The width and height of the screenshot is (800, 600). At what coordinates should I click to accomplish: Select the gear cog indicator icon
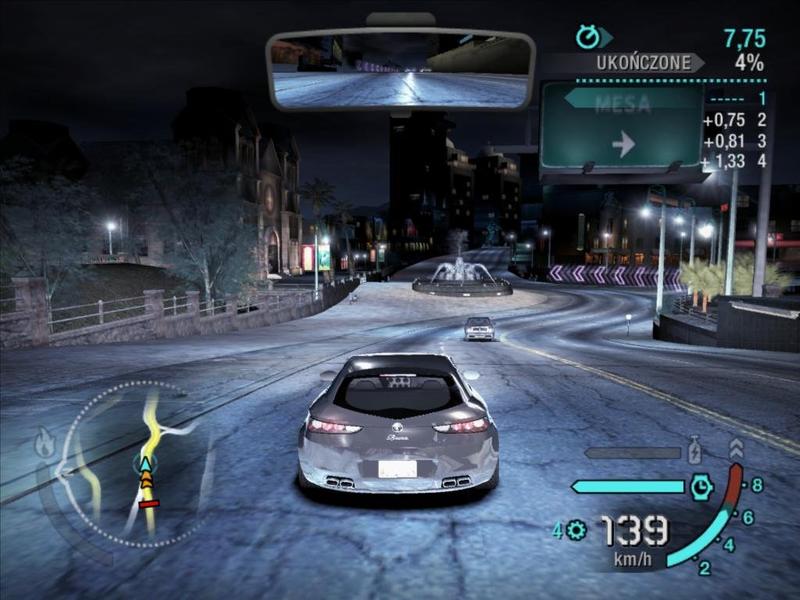click(x=576, y=531)
